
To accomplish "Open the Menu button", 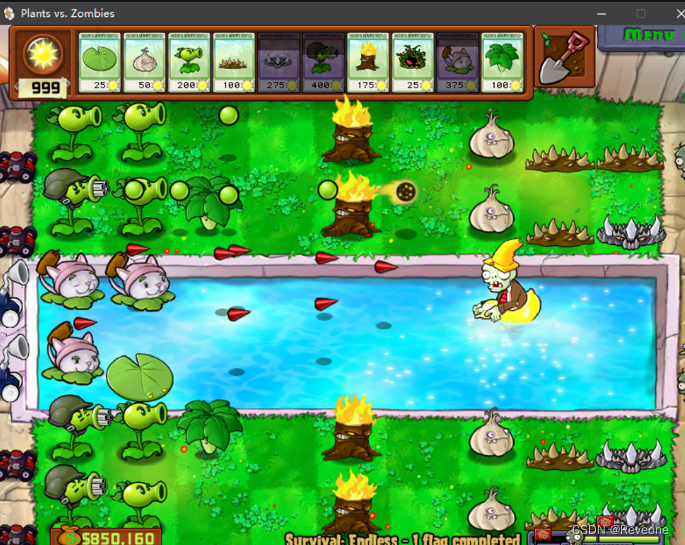I will pyautogui.click(x=649, y=34).
